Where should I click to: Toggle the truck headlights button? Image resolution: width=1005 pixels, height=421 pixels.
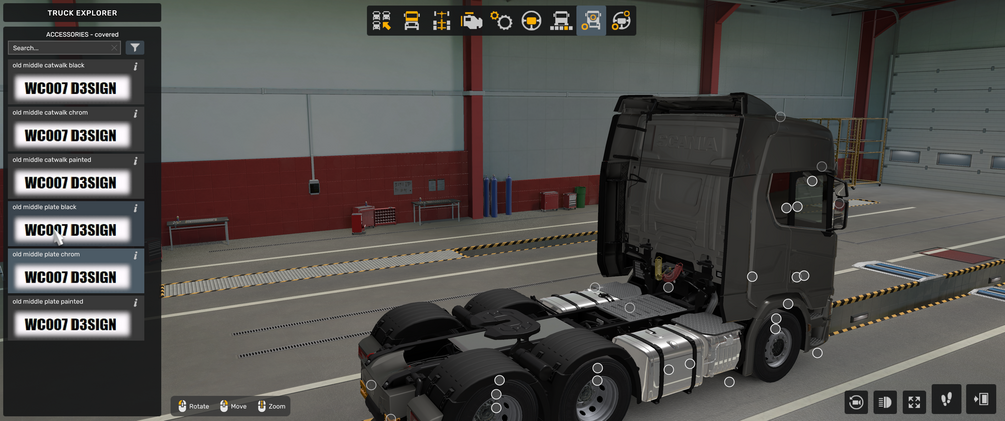[x=885, y=401]
